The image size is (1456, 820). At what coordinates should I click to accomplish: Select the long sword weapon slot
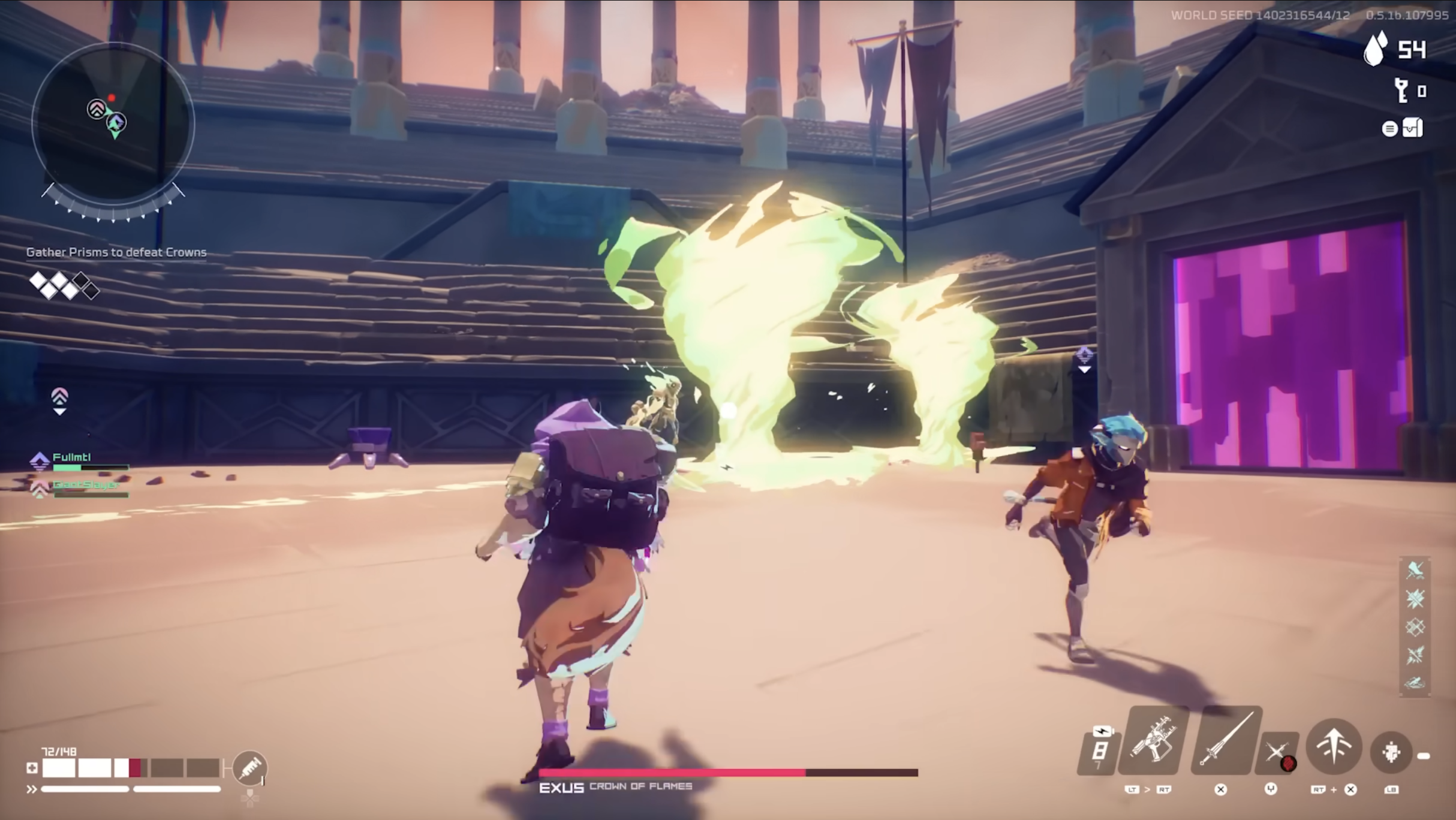click(1226, 741)
